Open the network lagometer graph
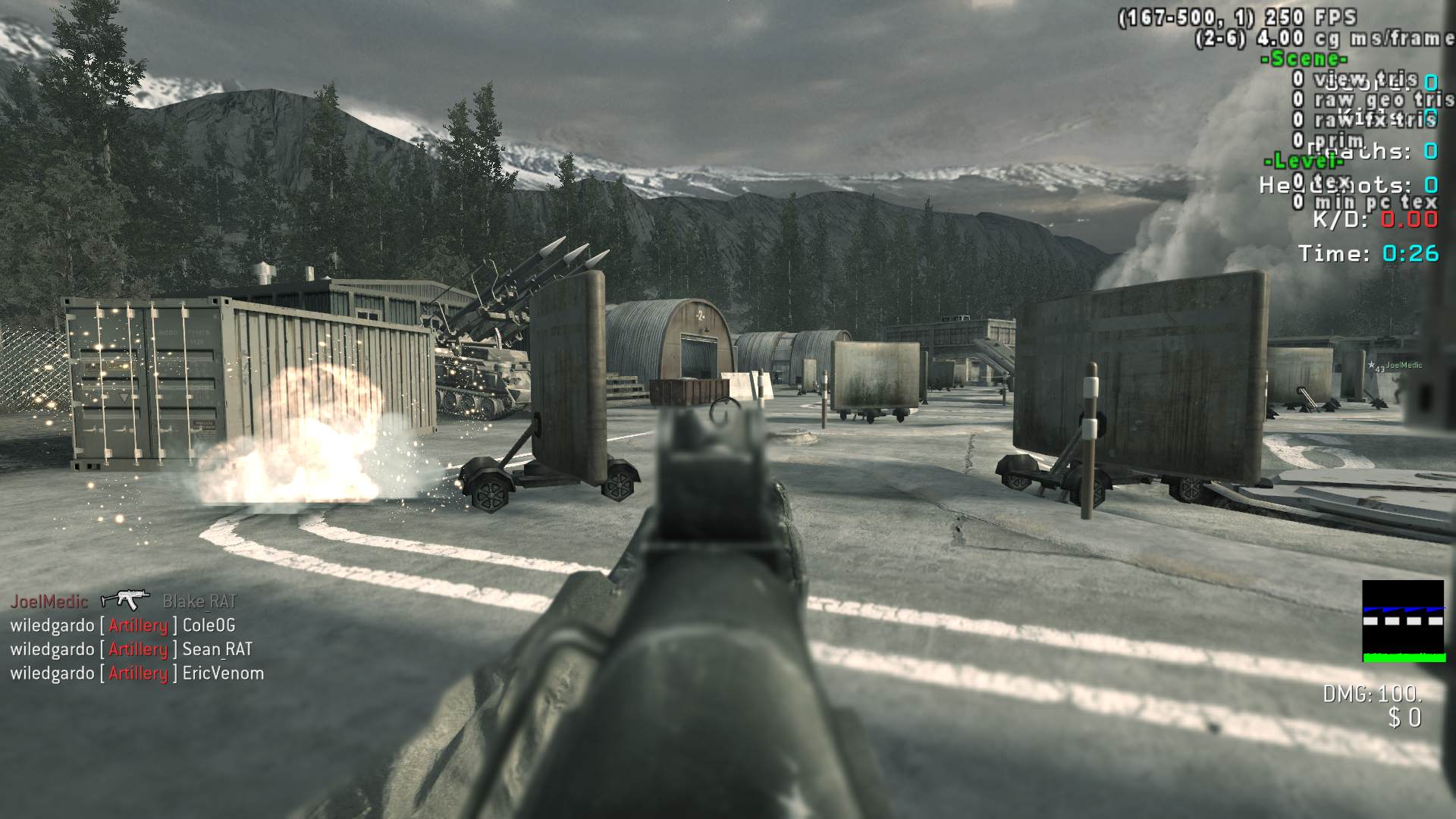The height and width of the screenshot is (819, 1456). point(1403,621)
